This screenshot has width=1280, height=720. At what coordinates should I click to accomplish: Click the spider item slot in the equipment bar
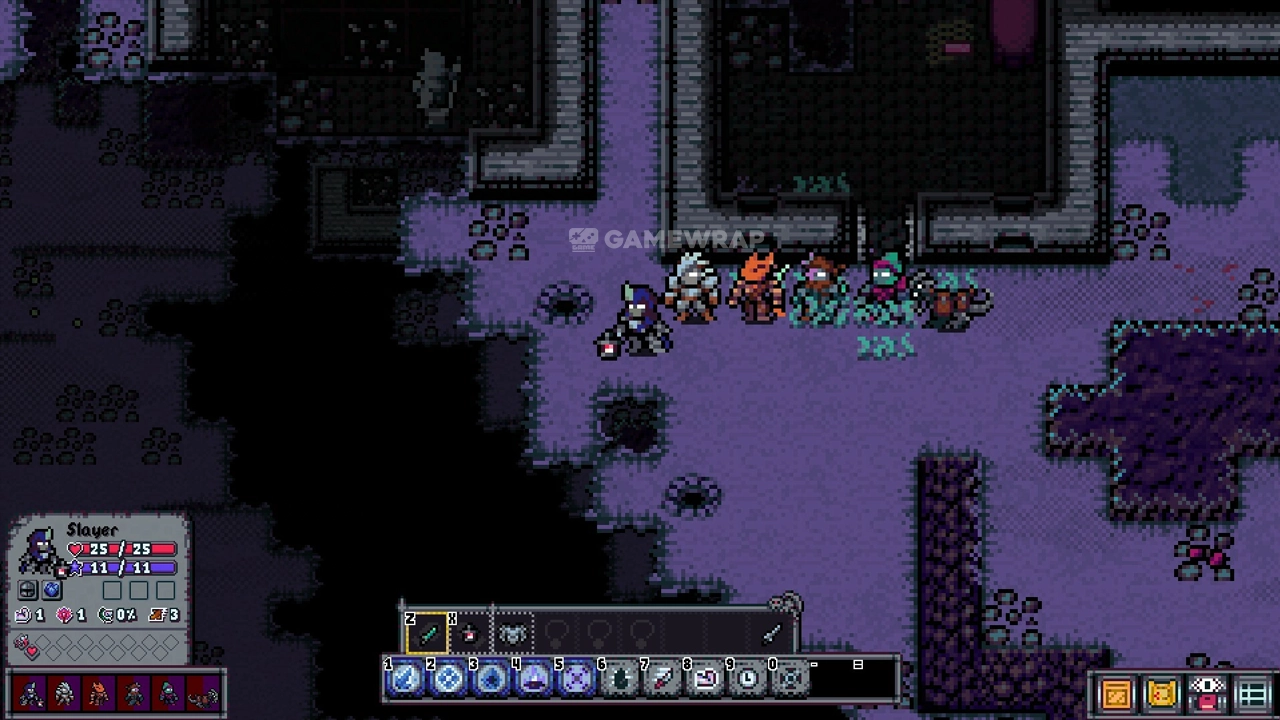[x=512, y=634]
